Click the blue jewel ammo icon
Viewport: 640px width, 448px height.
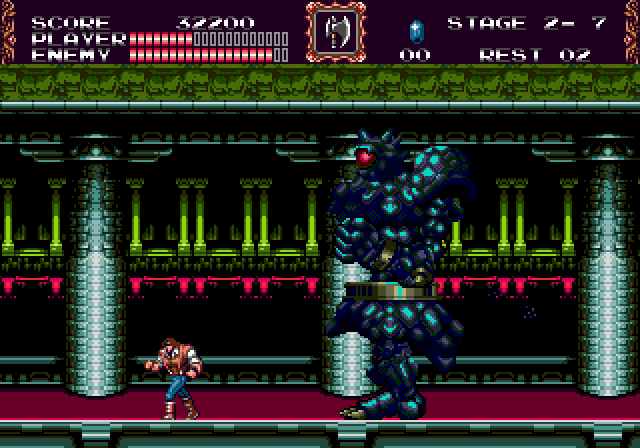[x=416, y=29]
